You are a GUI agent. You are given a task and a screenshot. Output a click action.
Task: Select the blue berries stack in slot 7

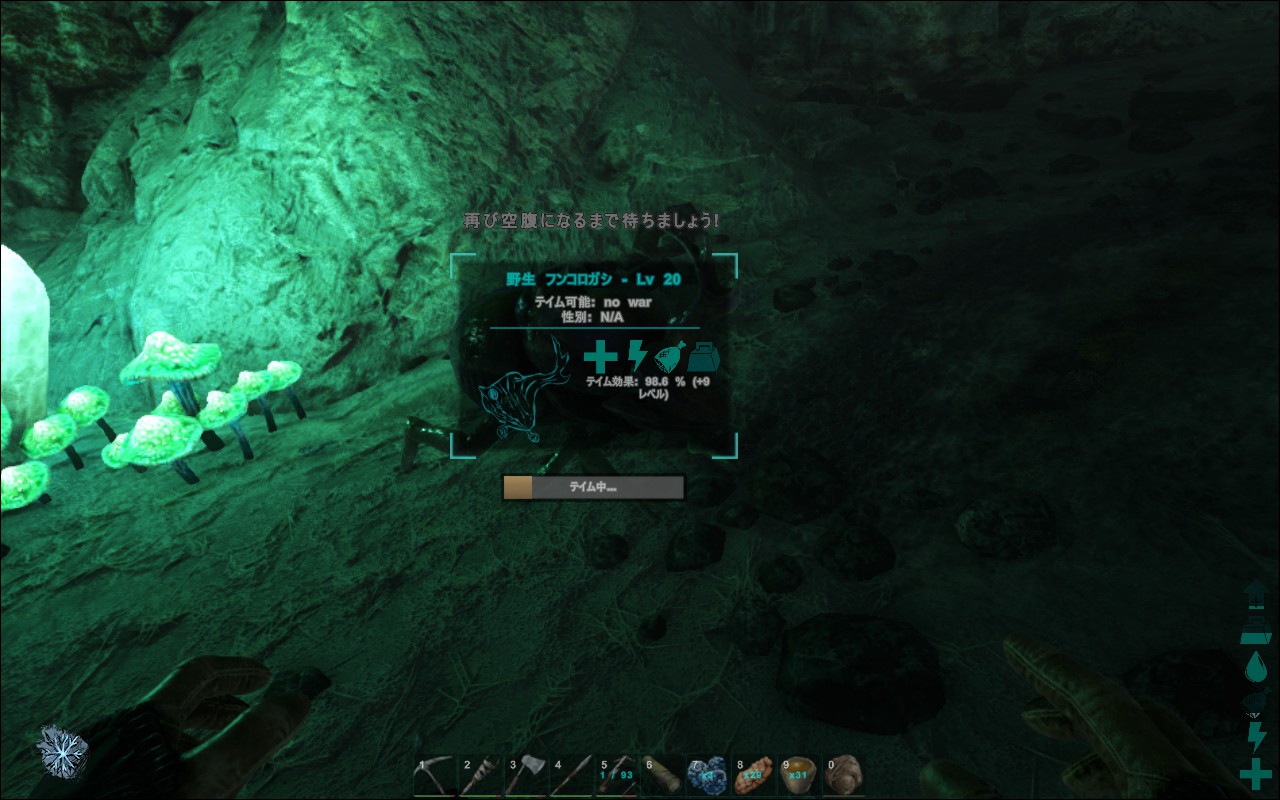(707, 775)
